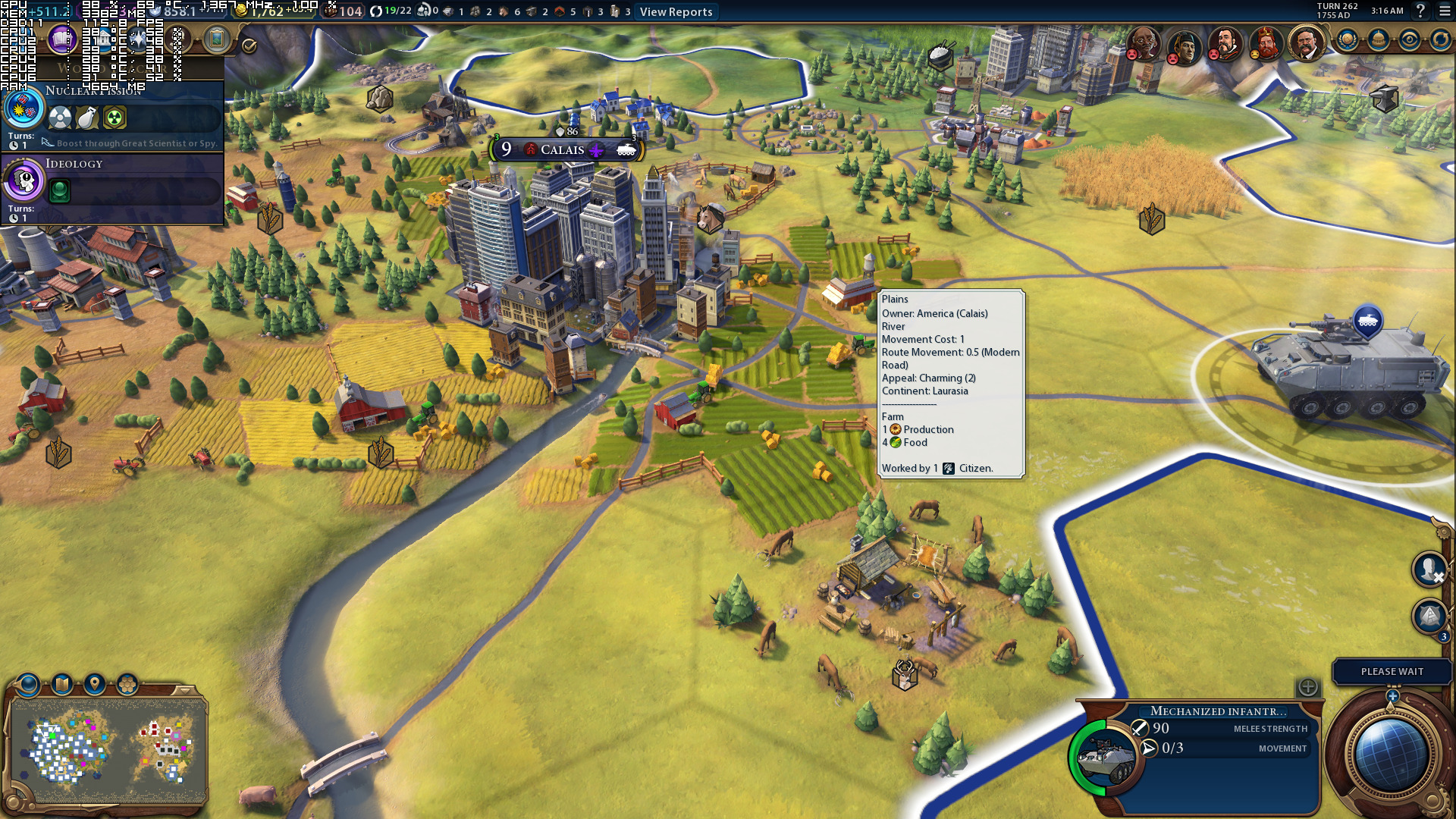Image resolution: width=1456 pixels, height=819 pixels.
Task: Open the Trade Overview circular-arrows button
Action: (1440, 39)
